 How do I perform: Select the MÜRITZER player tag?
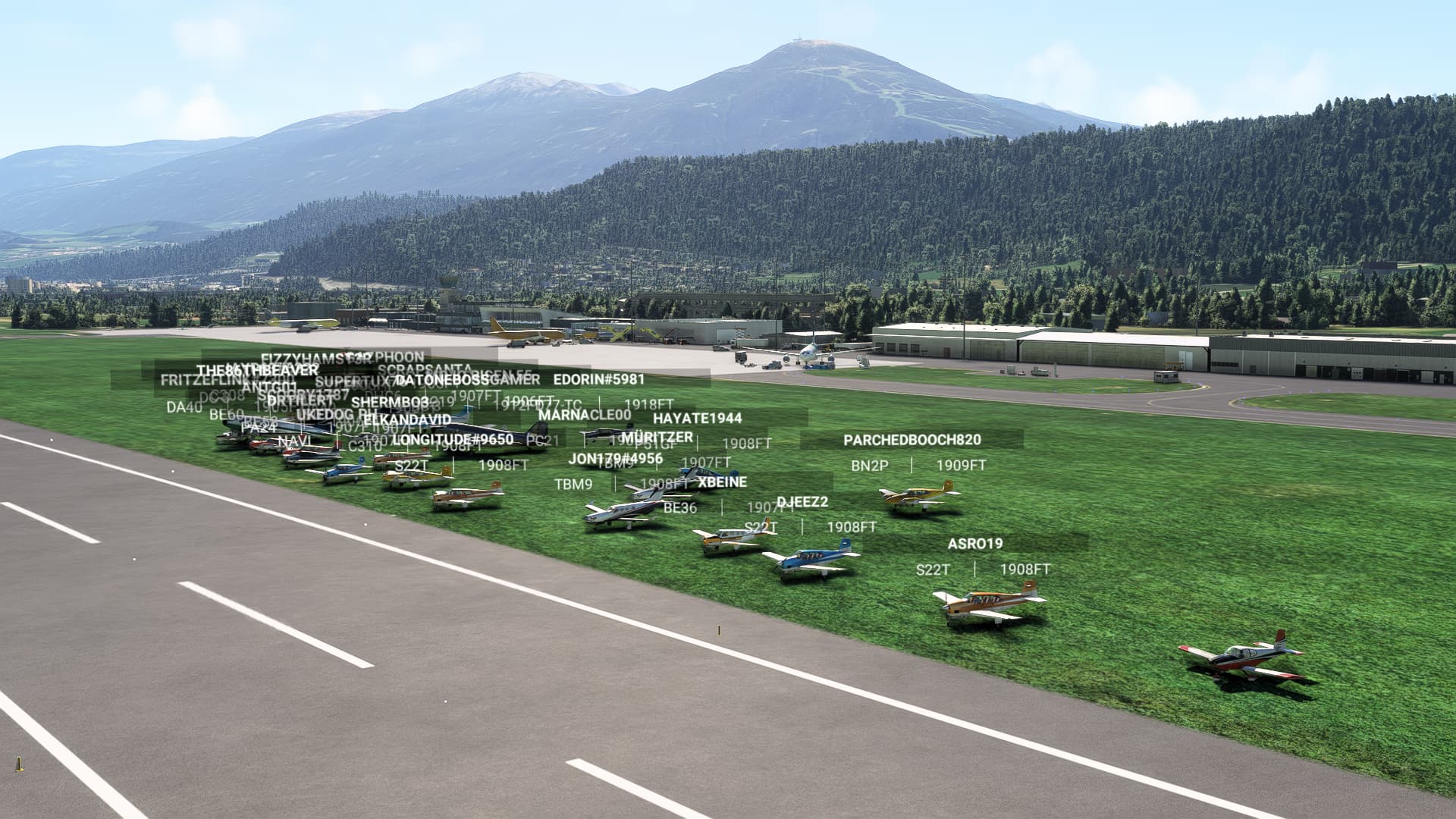(x=658, y=436)
